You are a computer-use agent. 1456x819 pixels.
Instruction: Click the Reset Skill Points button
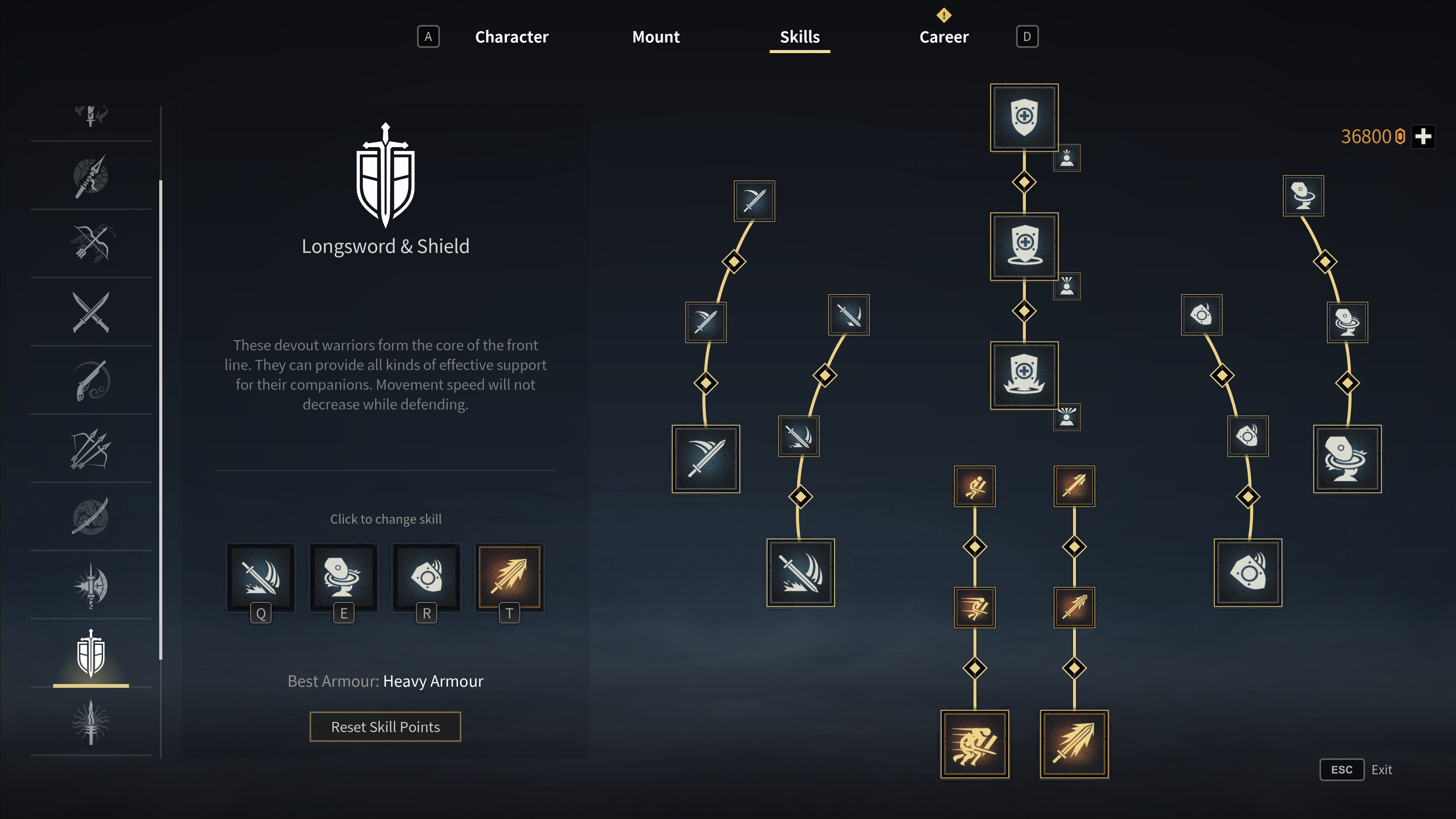[385, 727]
